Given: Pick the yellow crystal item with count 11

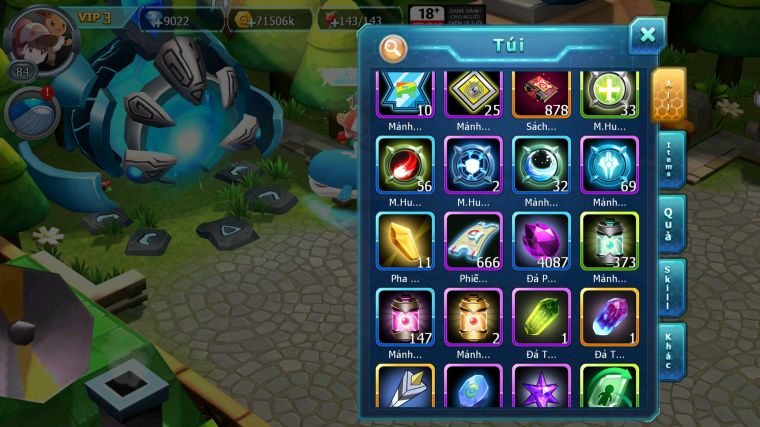Looking at the screenshot, I should 404,241.
